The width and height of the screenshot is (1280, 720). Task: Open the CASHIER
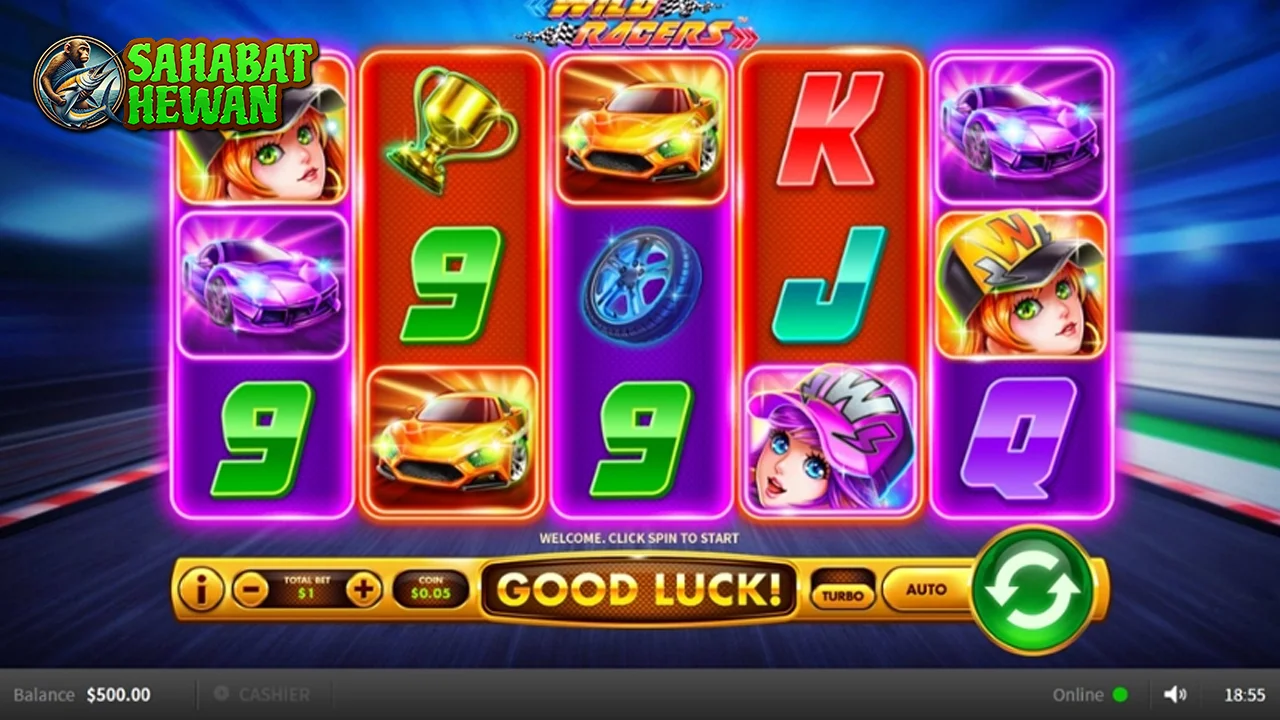[274, 694]
